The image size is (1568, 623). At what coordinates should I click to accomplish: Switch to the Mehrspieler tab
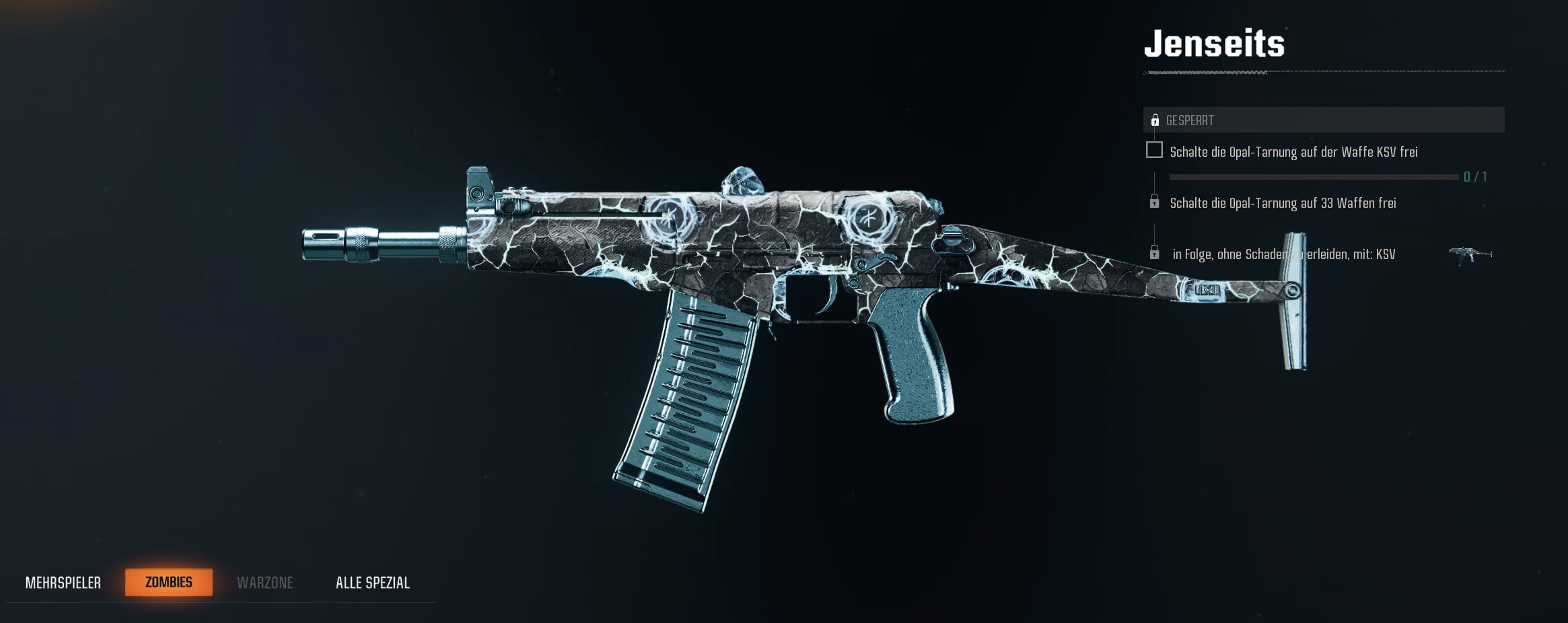(63, 583)
